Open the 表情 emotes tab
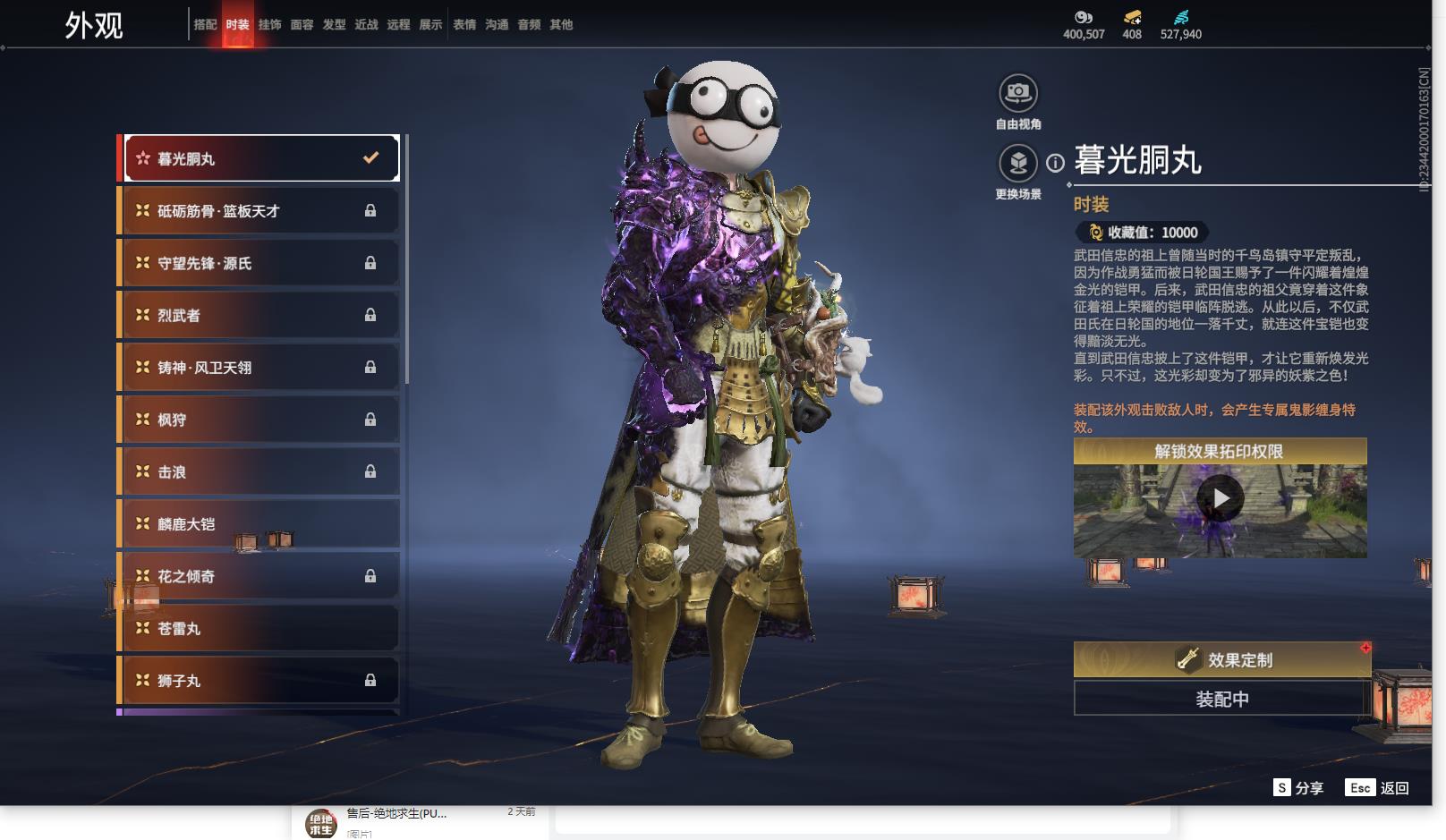 click(464, 25)
